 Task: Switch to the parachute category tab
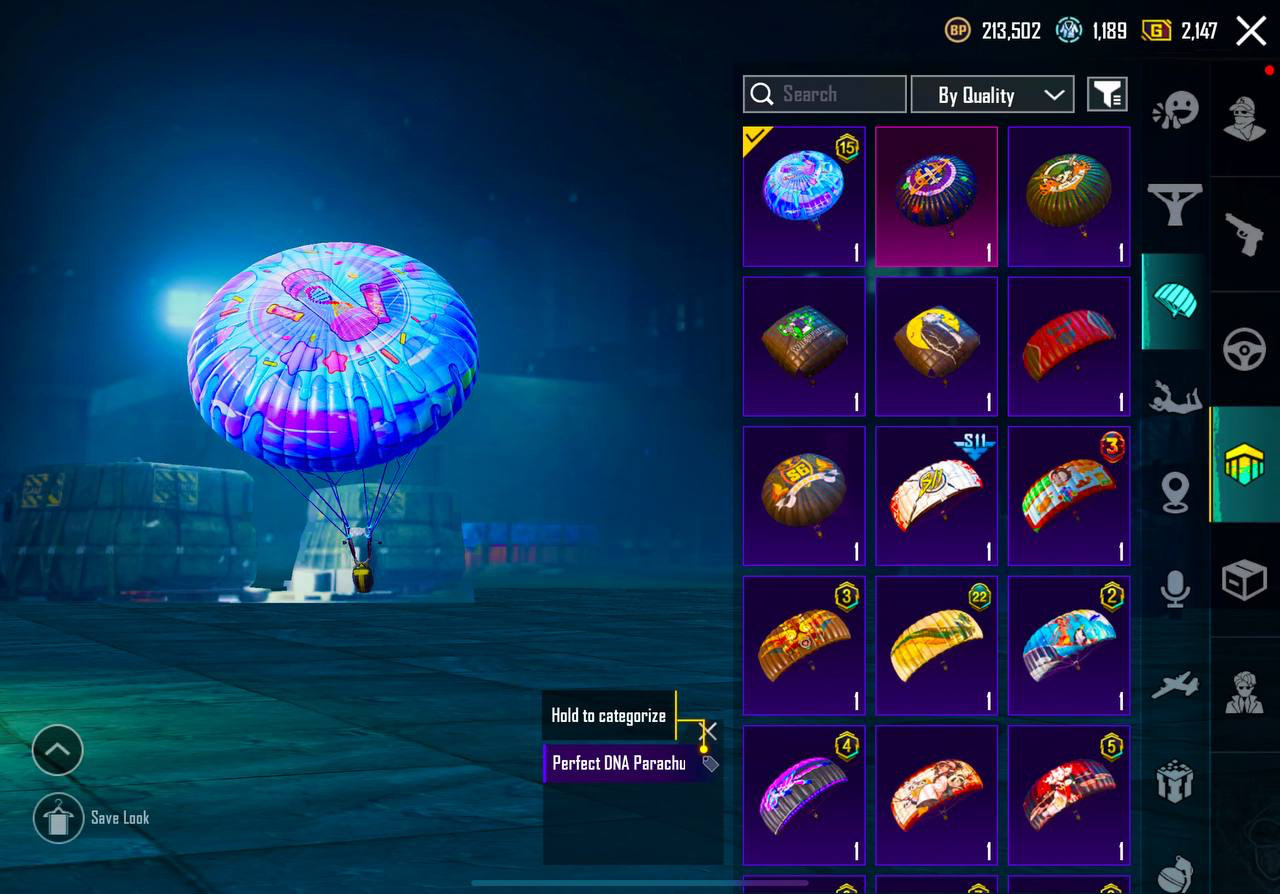tap(1175, 300)
